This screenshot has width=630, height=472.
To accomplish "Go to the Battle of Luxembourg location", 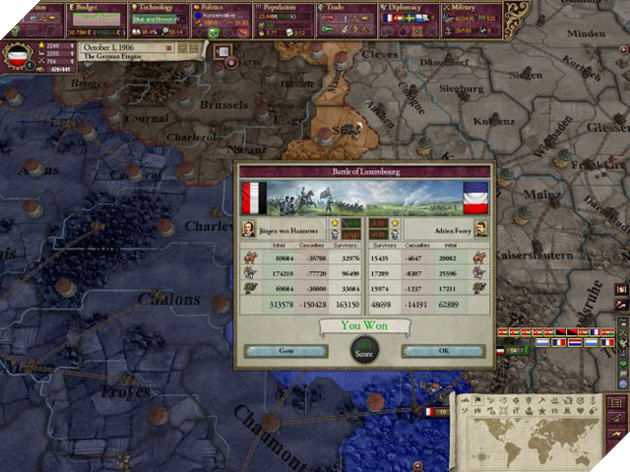I will click(x=284, y=351).
